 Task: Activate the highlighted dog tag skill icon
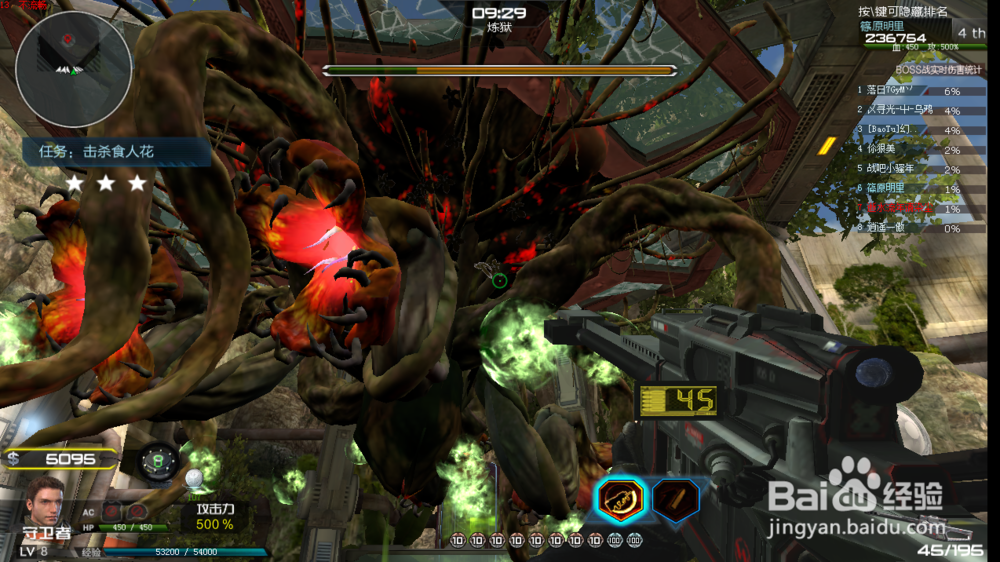tap(620, 499)
